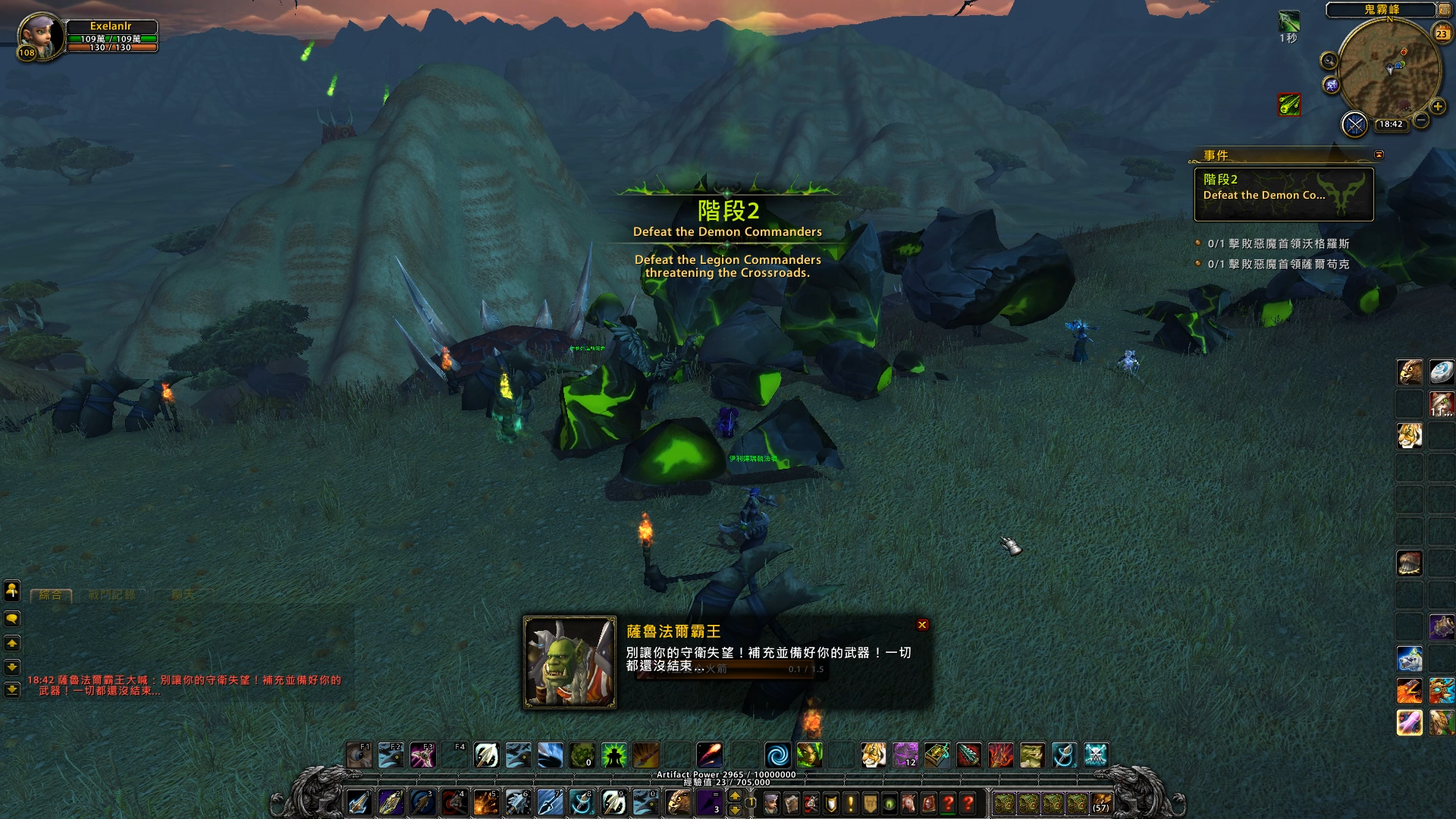This screenshot has height=819, width=1456.
Task: Zoom in the minimap with plus button
Action: (x=1438, y=107)
